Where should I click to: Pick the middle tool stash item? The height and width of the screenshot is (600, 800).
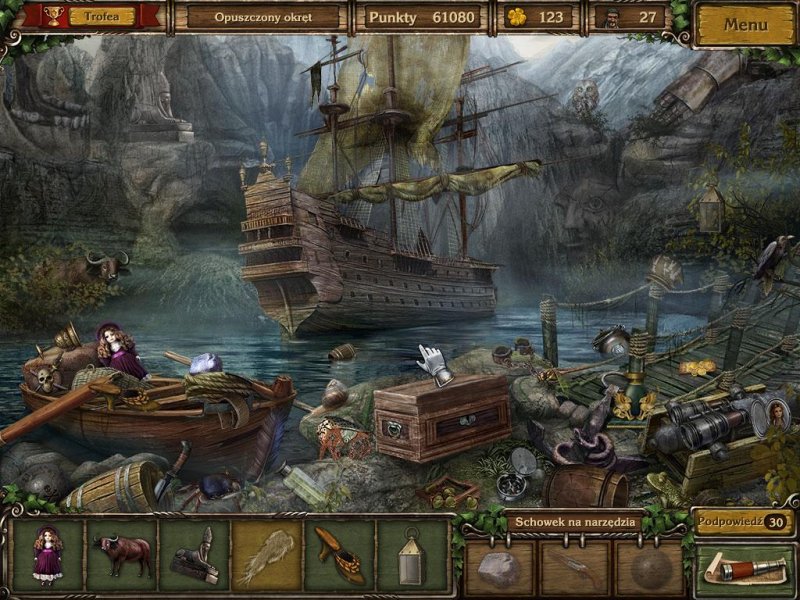click(574, 568)
